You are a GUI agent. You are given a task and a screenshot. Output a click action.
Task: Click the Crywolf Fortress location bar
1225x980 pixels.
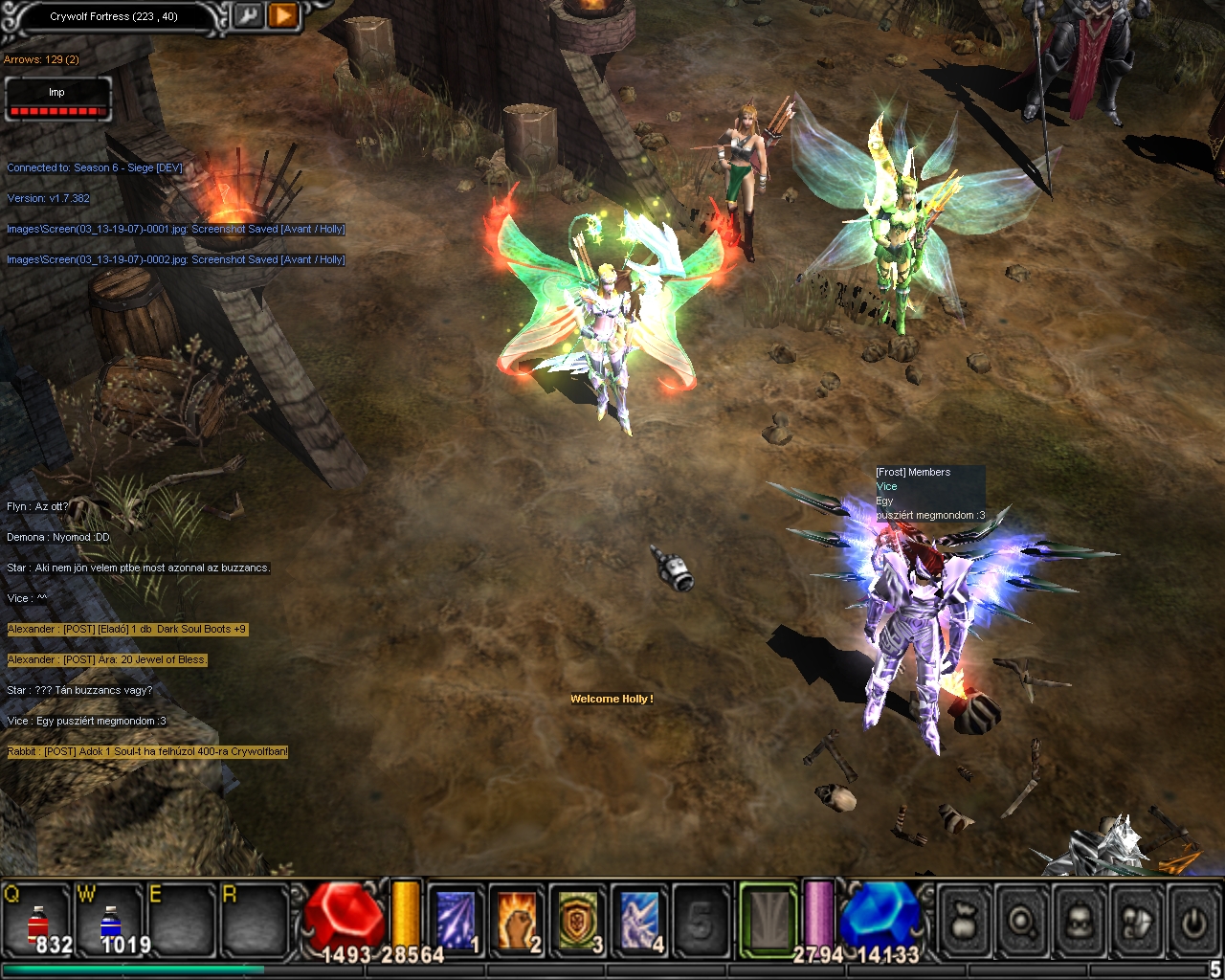[x=114, y=16]
